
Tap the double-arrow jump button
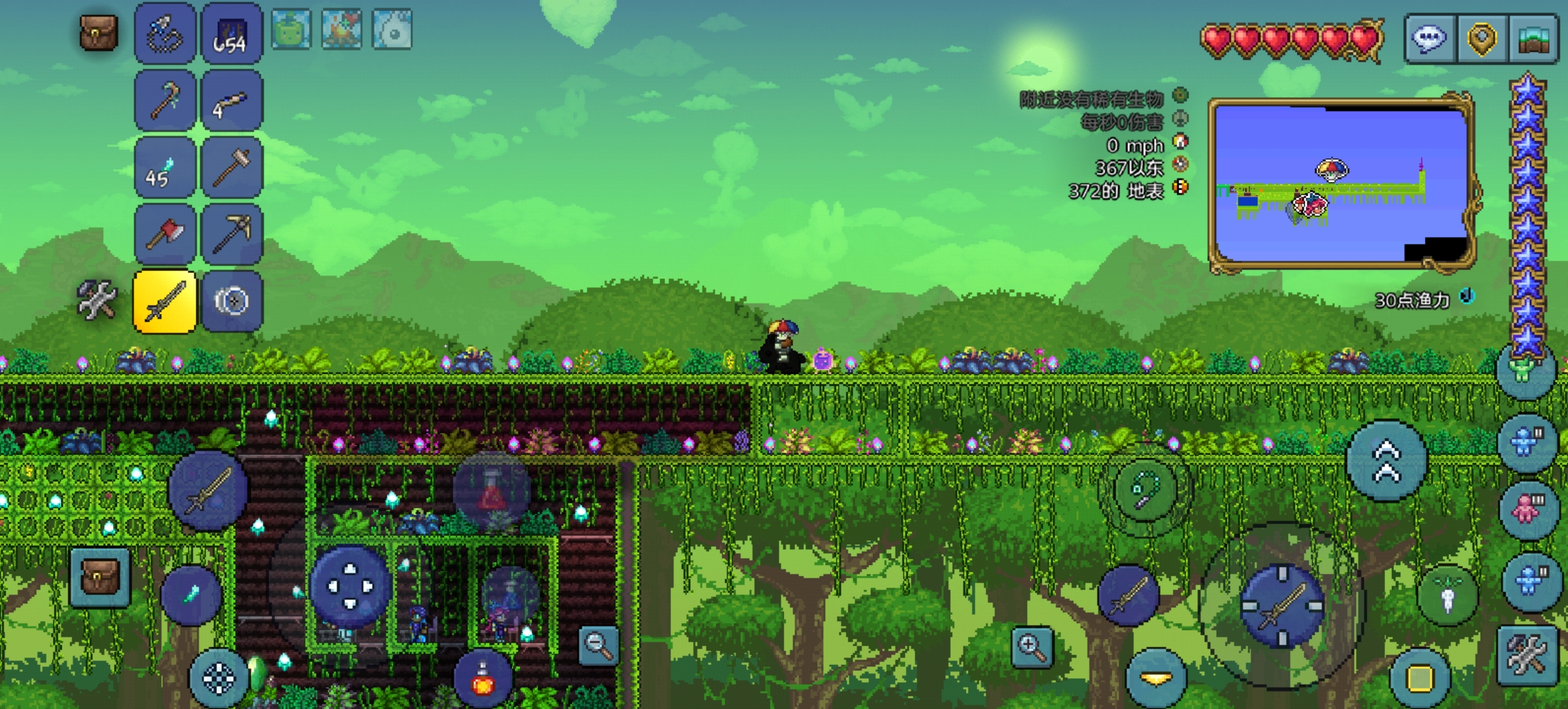1387,461
